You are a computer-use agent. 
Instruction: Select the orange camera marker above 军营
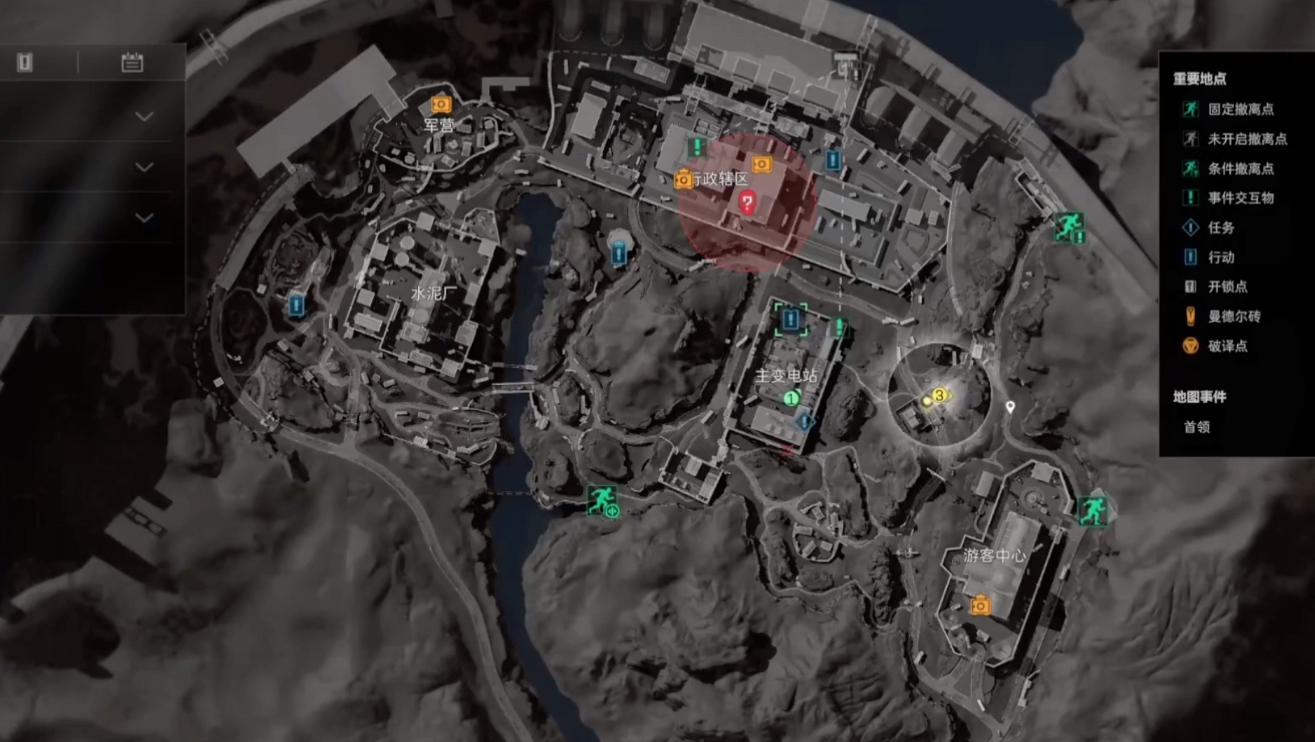click(x=441, y=104)
